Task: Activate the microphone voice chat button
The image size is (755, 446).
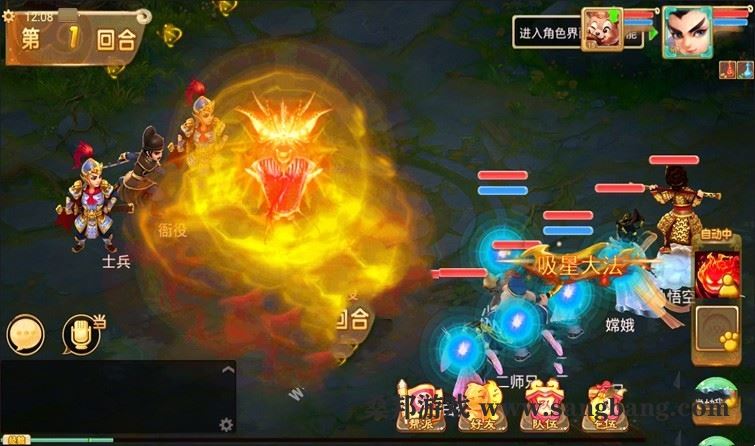Action: [83, 335]
